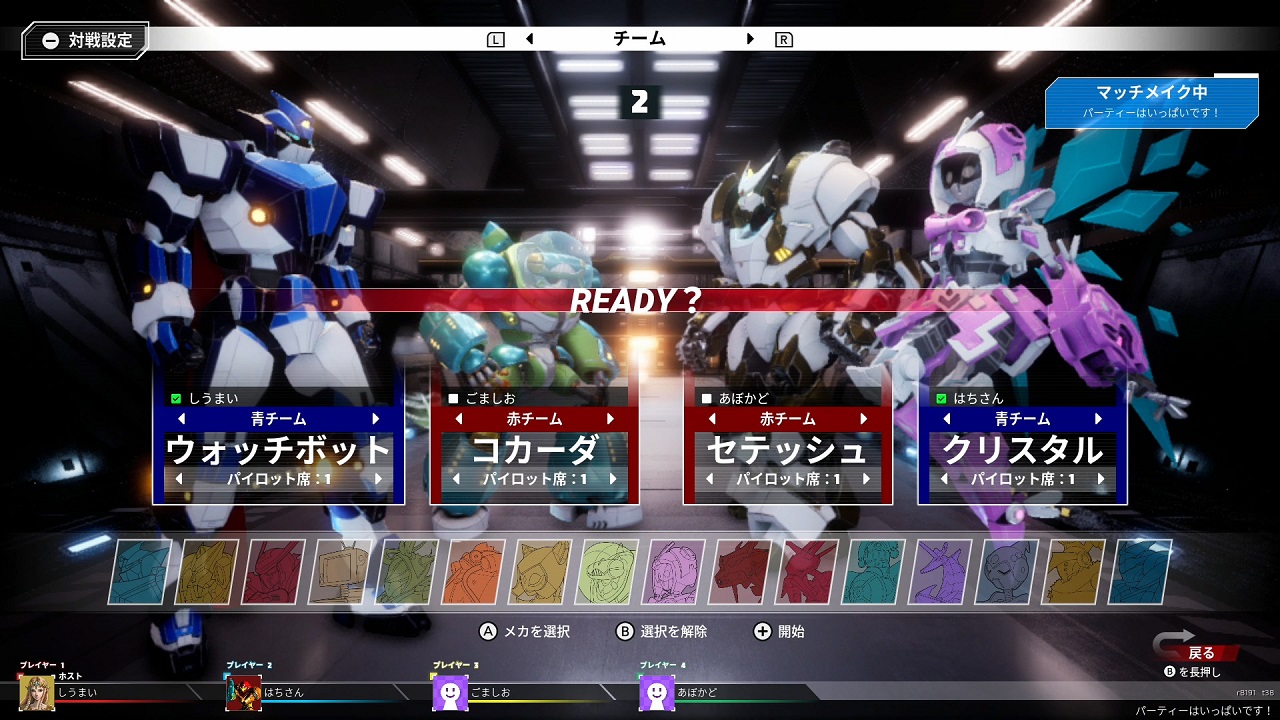Select the セテッシュ mech name panel
This screenshot has height=720, width=1280.
click(x=788, y=450)
